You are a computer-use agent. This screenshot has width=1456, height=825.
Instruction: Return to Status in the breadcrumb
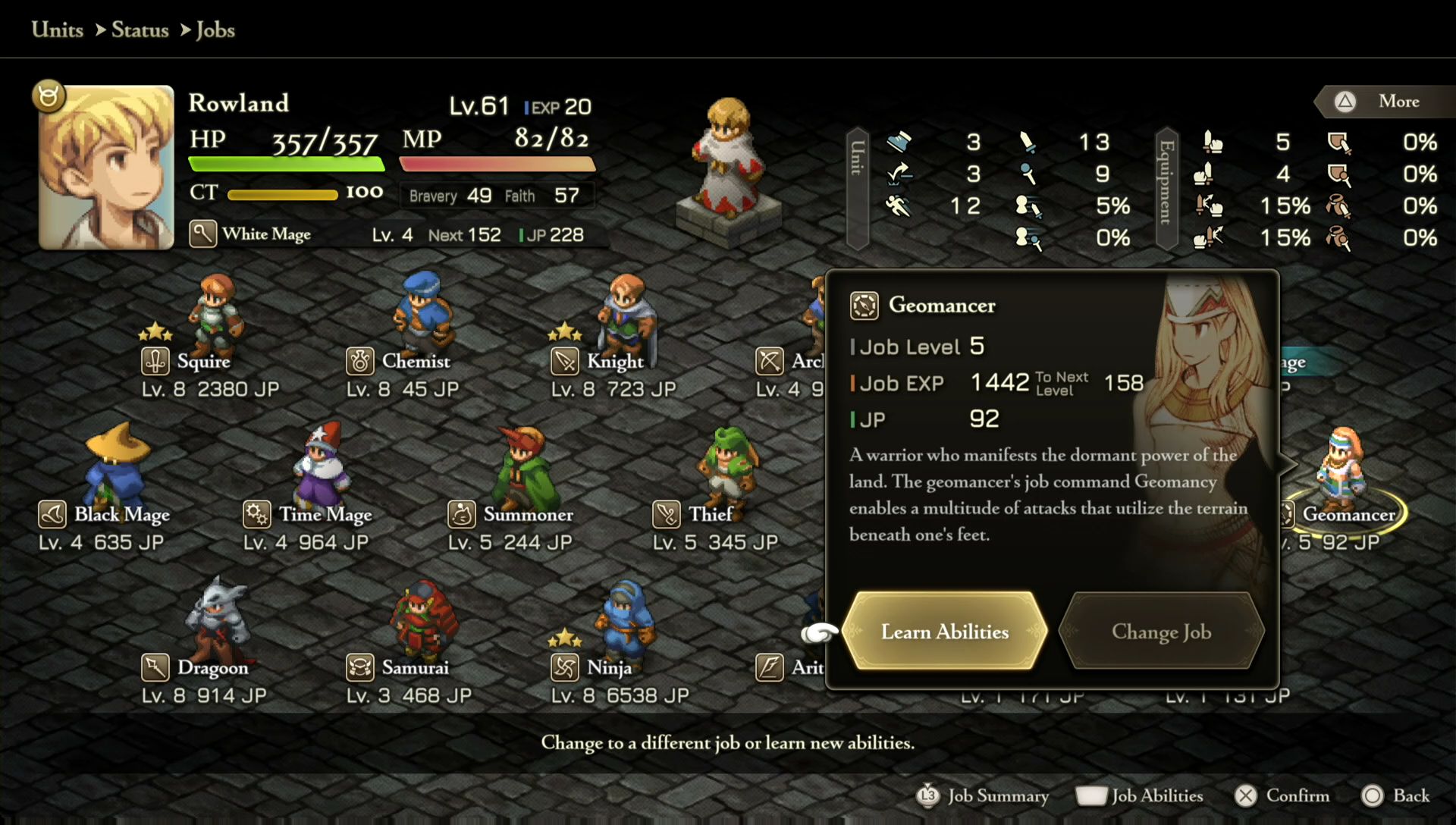pyautogui.click(x=140, y=30)
